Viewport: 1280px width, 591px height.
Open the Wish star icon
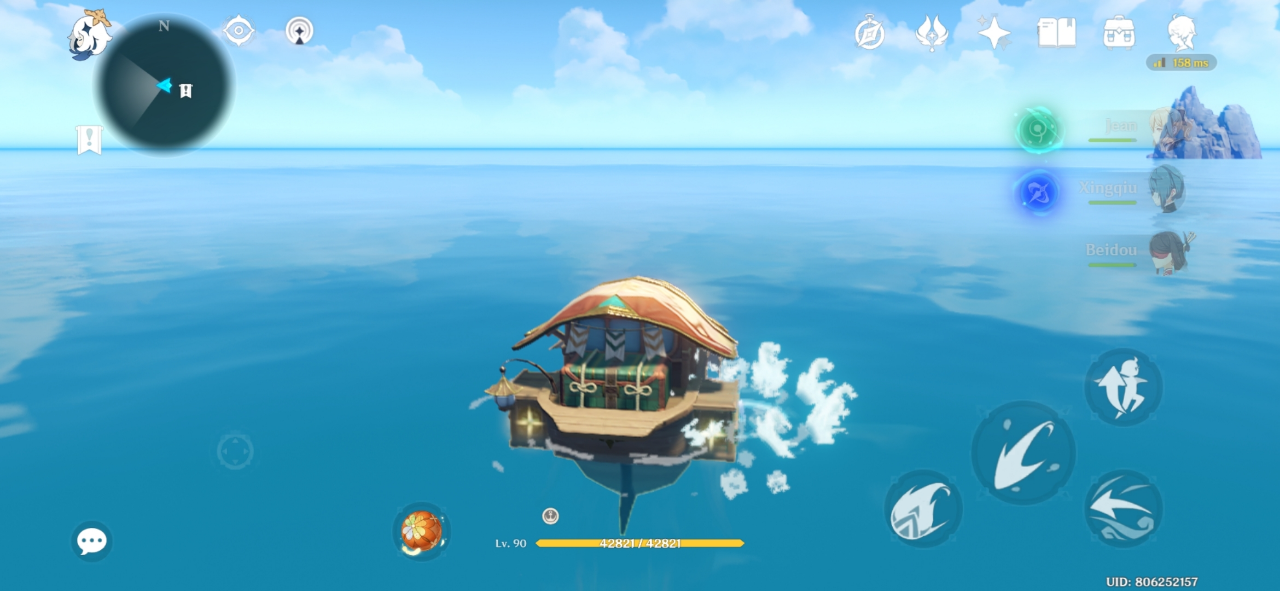tap(993, 33)
